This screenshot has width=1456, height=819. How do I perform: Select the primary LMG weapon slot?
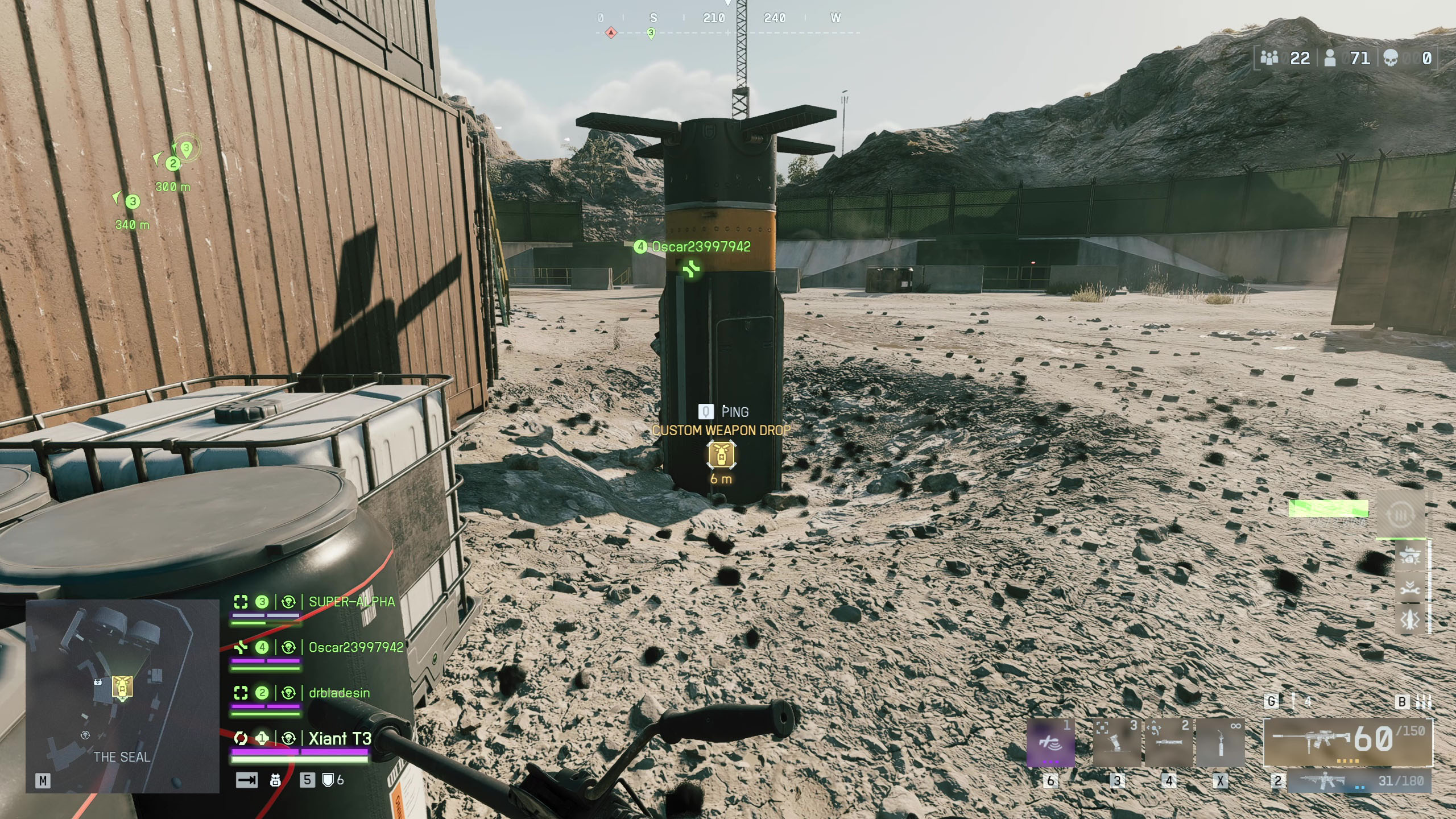[1348, 742]
